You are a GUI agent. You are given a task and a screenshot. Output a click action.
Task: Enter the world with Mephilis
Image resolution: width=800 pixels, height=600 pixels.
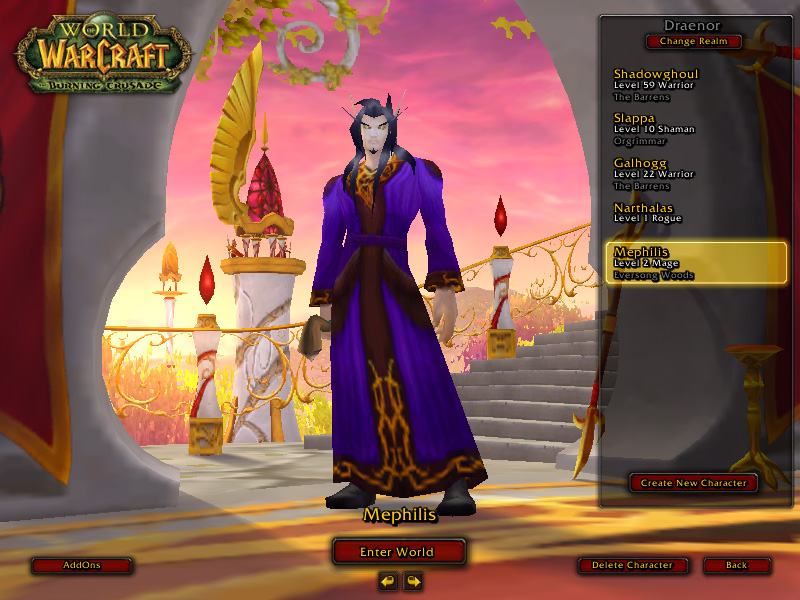tap(399, 551)
